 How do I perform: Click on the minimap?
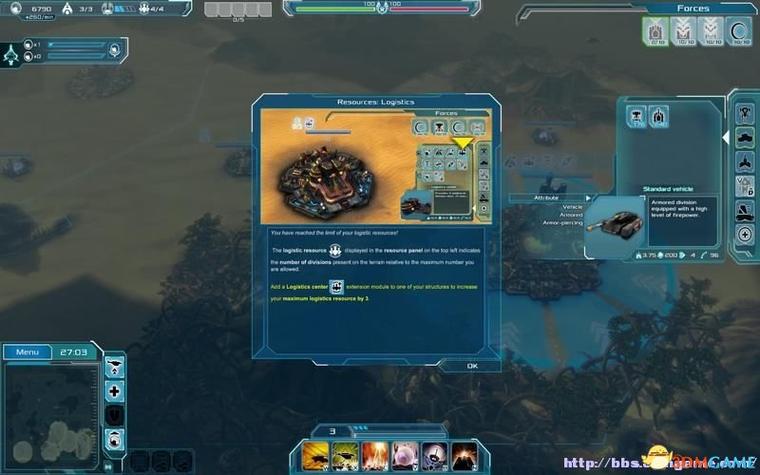click(x=50, y=412)
